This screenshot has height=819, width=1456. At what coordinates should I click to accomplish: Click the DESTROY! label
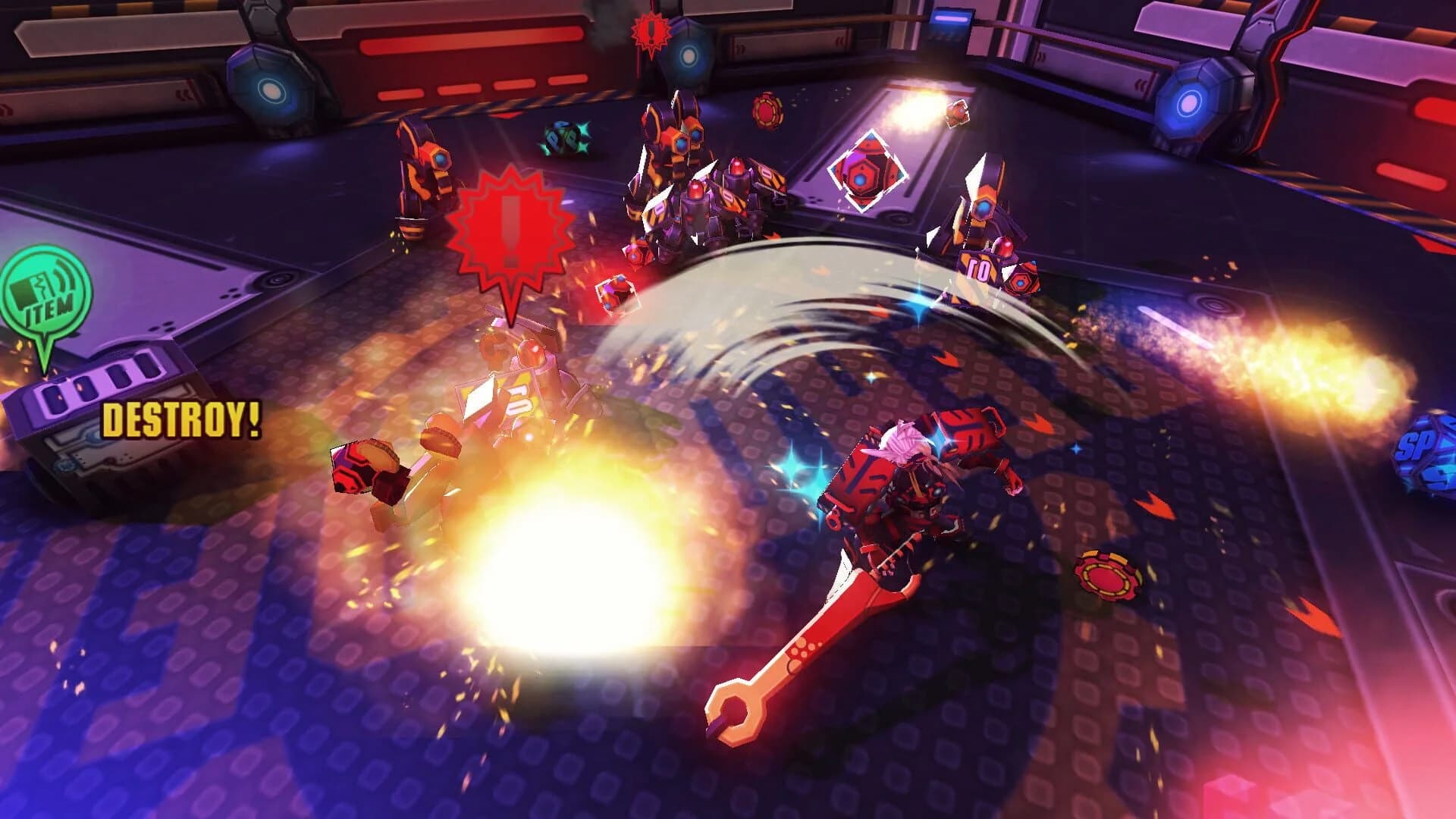click(x=182, y=419)
